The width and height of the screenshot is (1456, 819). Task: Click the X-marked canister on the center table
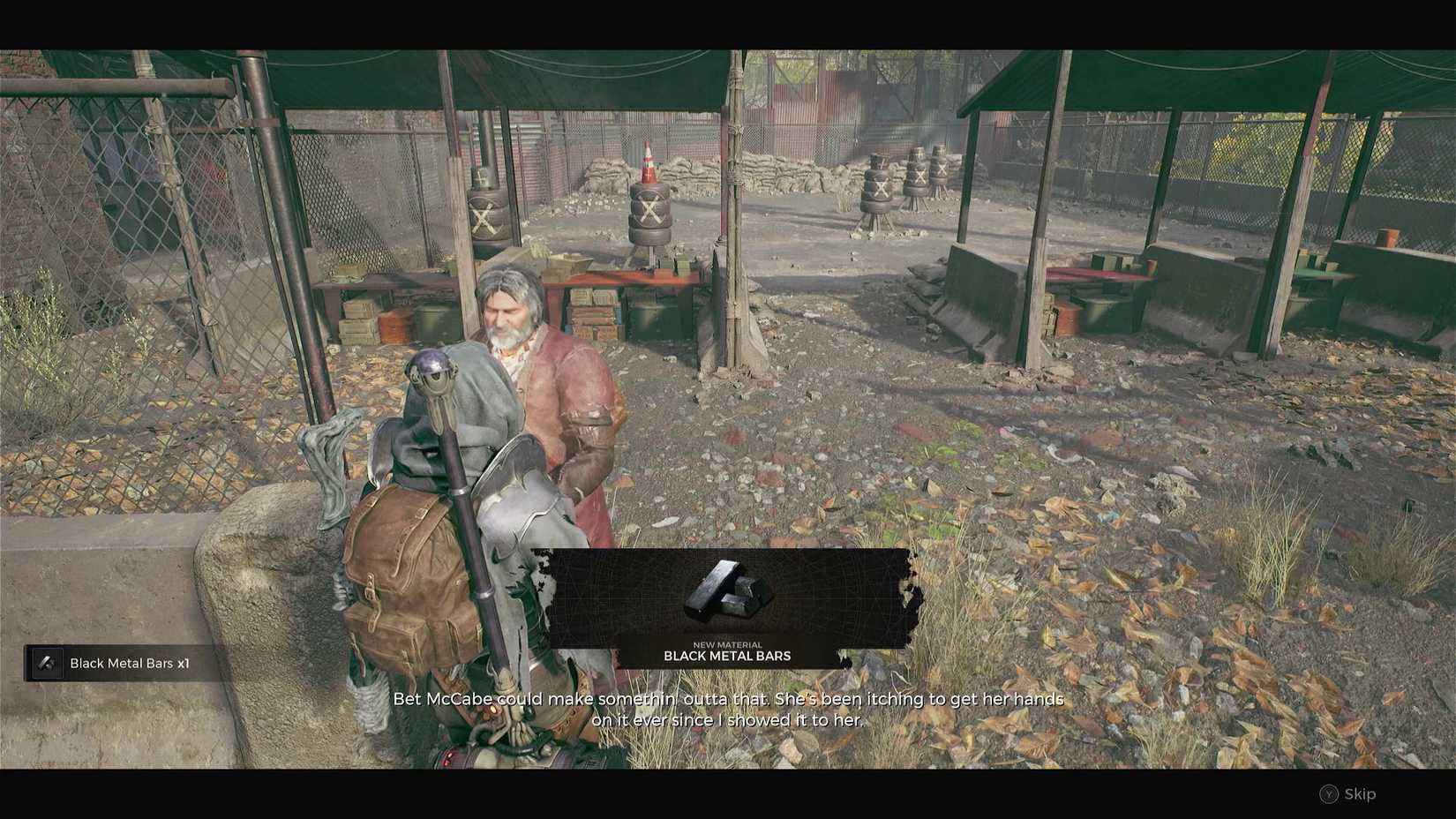(x=650, y=210)
